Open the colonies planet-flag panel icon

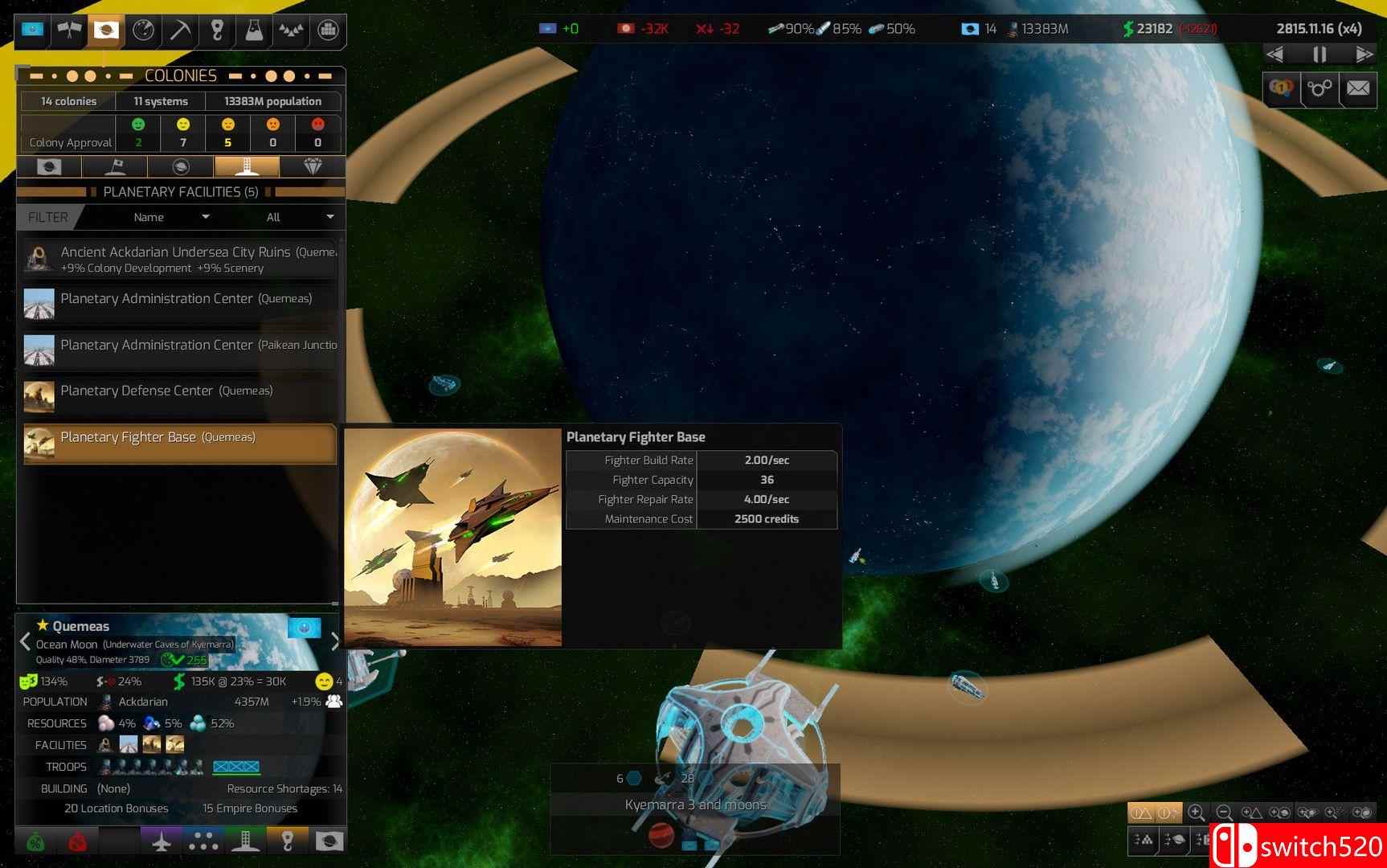[104, 30]
